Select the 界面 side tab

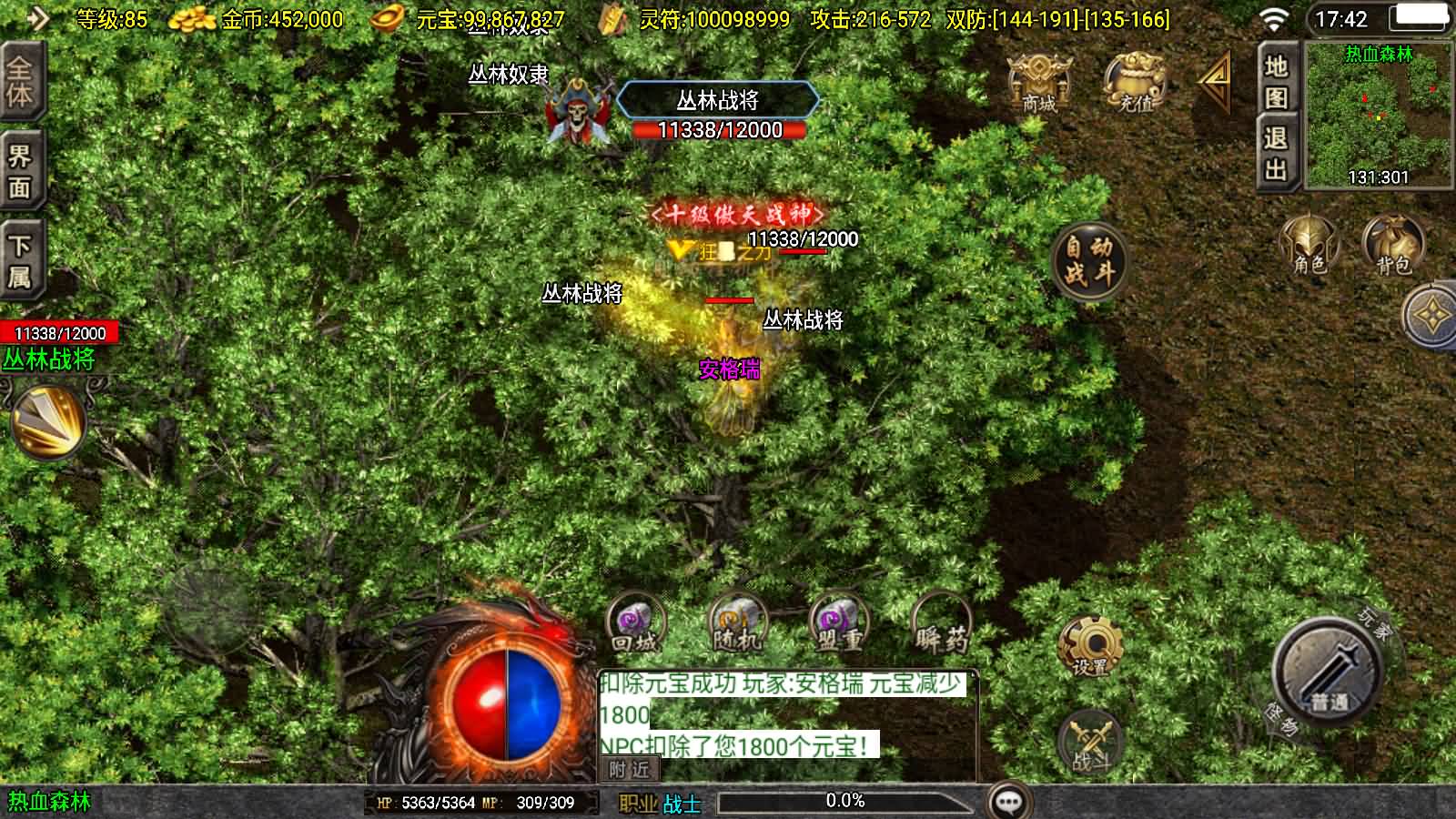[20, 171]
